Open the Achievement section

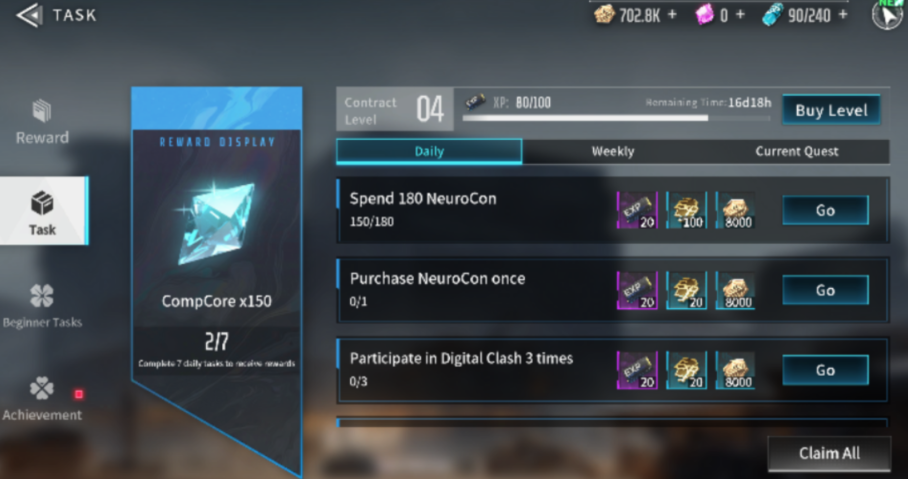42,398
